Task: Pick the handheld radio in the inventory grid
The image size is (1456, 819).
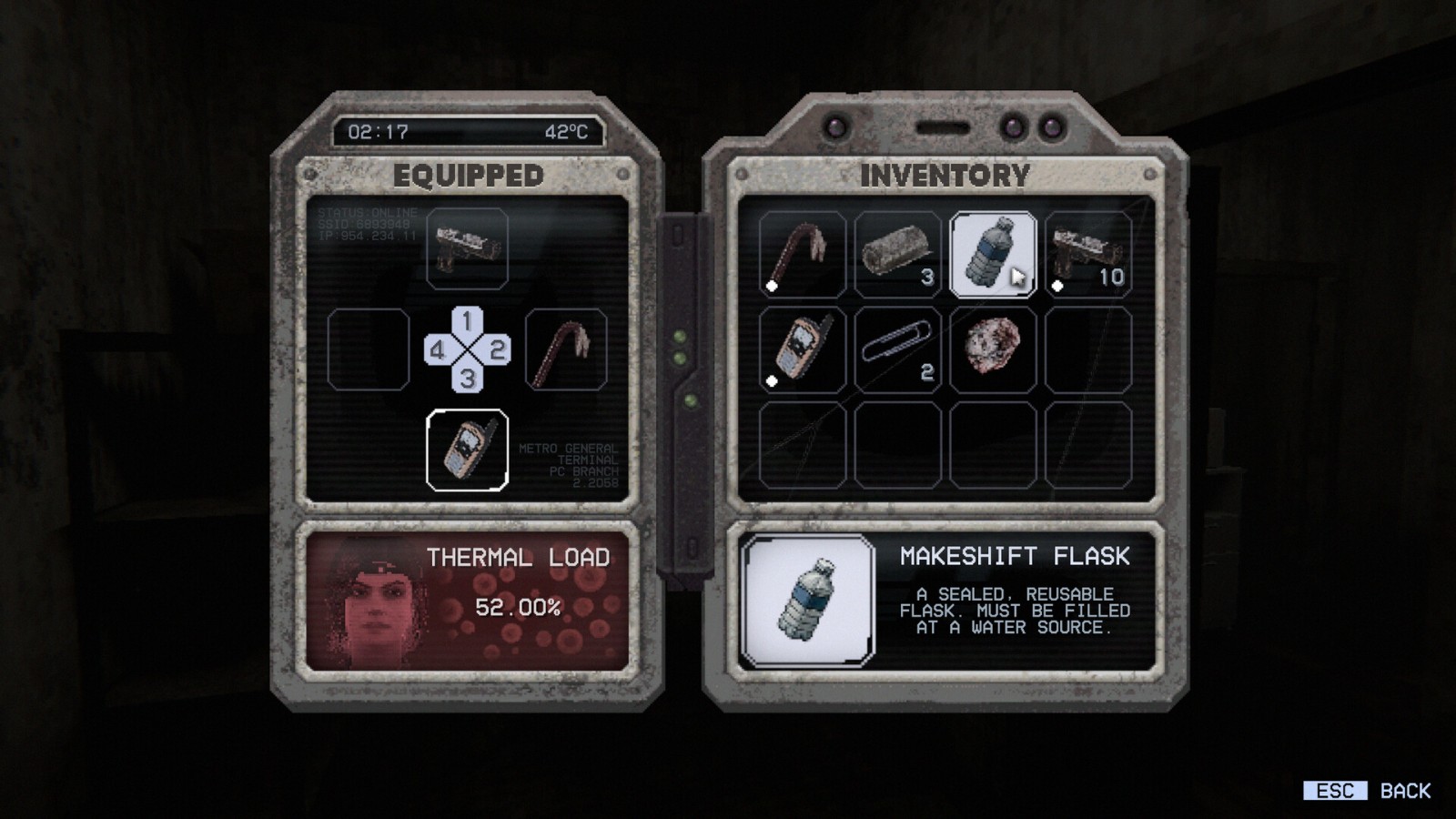Action: point(802,350)
